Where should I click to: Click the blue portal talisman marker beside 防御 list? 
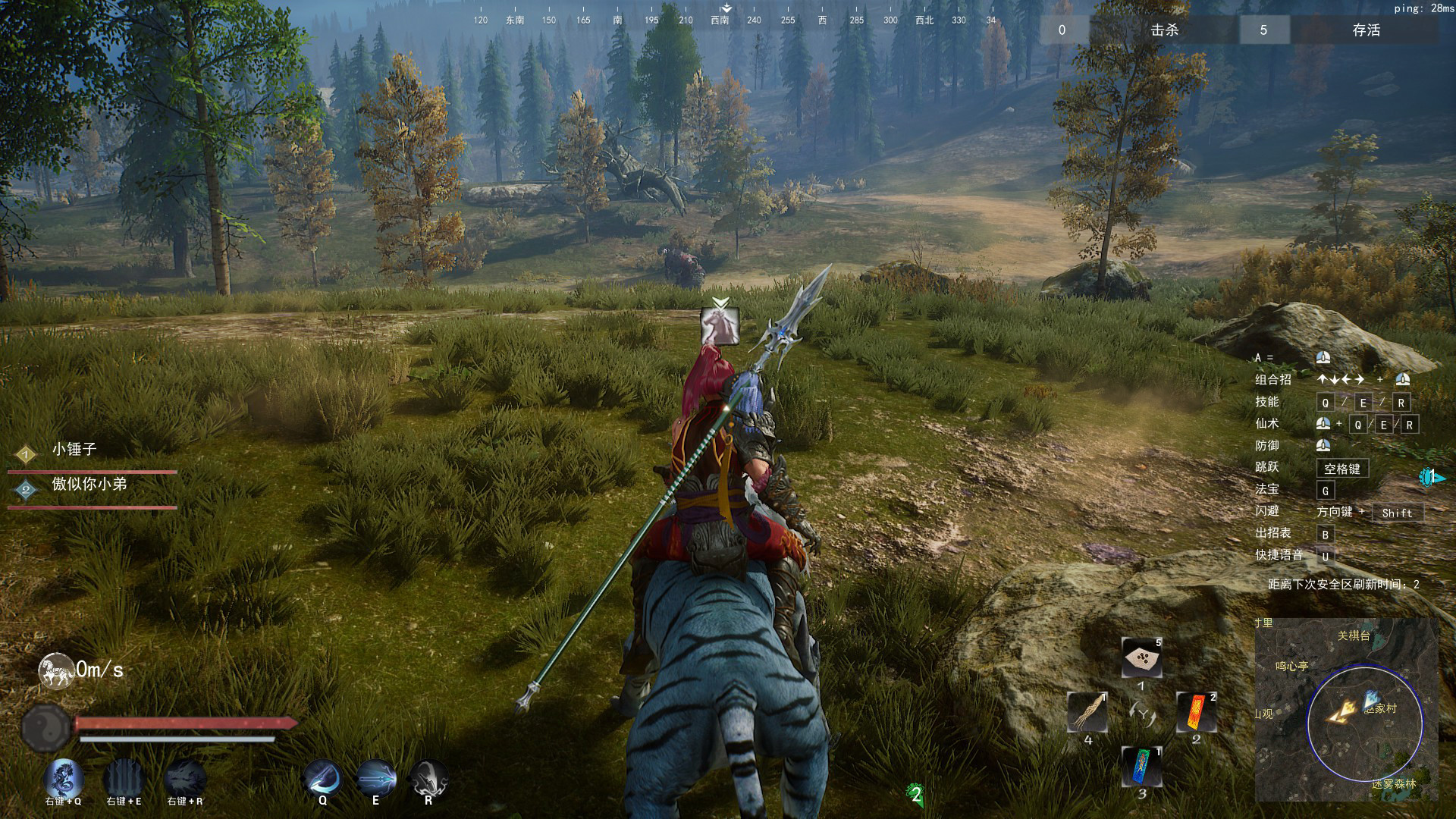(1432, 475)
